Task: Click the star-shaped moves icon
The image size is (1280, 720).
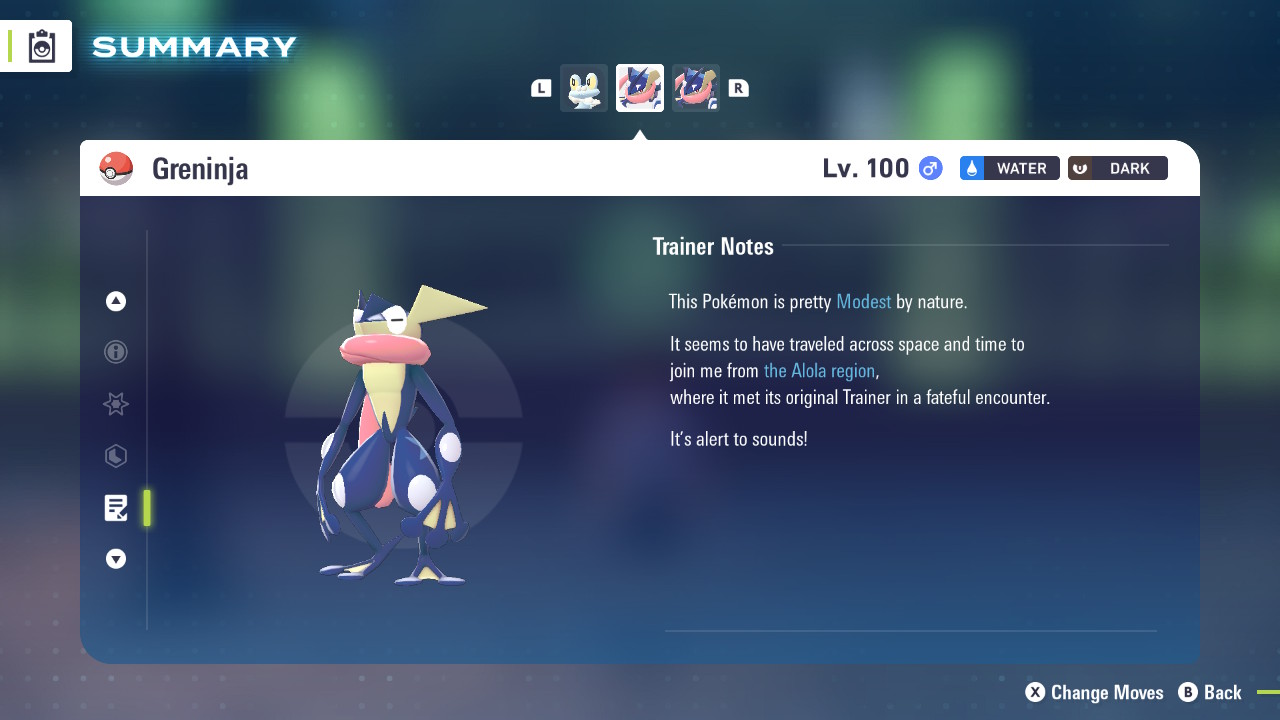Action: 115,404
